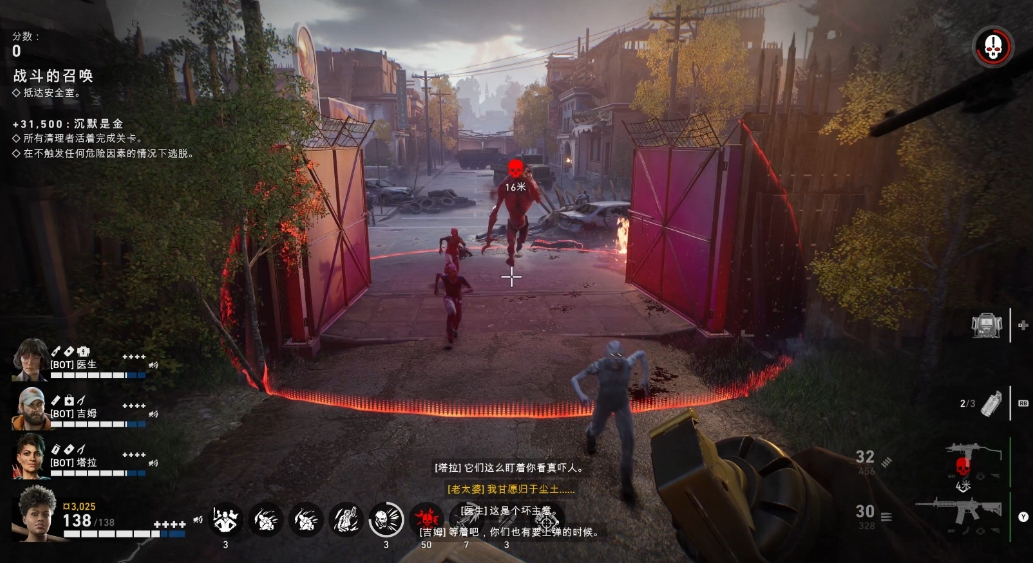This screenshot has height=563, width=1033.
Task: Click the skull with circular timer icon
Action: tap(384, 519)
